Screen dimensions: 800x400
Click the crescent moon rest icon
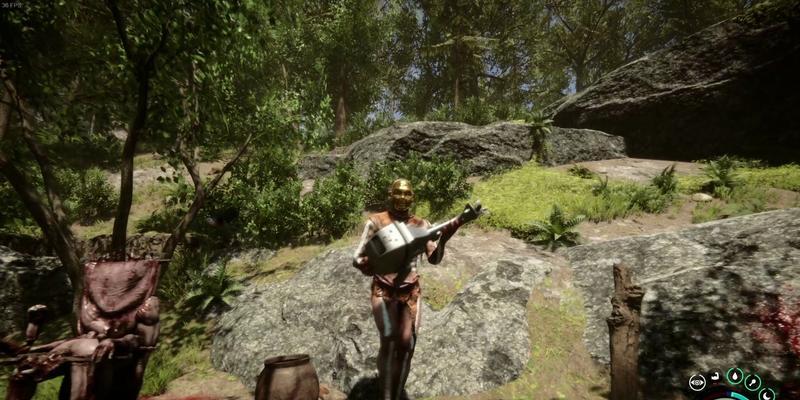pos(766,396)
